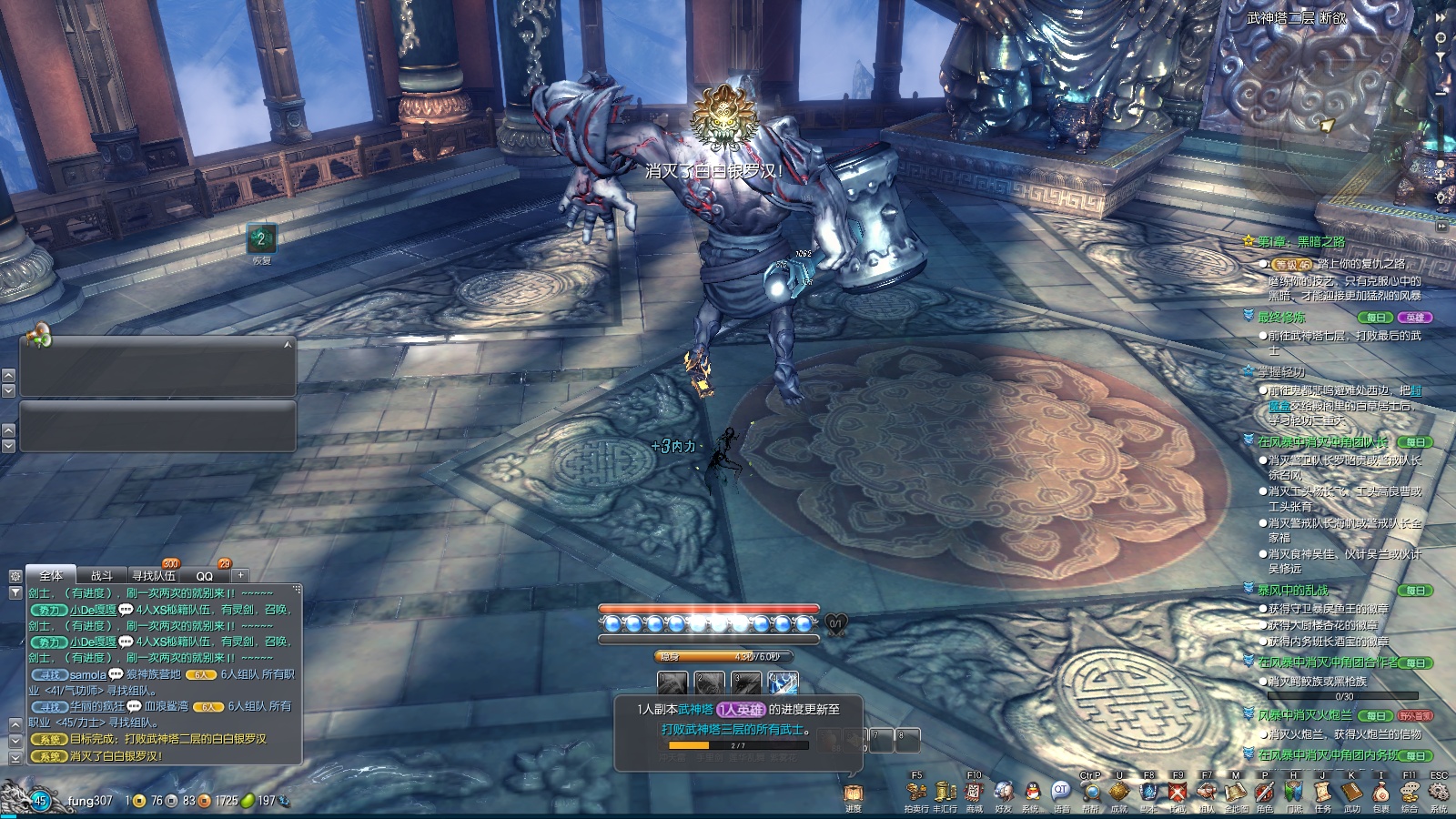Click player name samola in chat
The height and width of the screenshot is (819, 1456).
click(88, 674)
